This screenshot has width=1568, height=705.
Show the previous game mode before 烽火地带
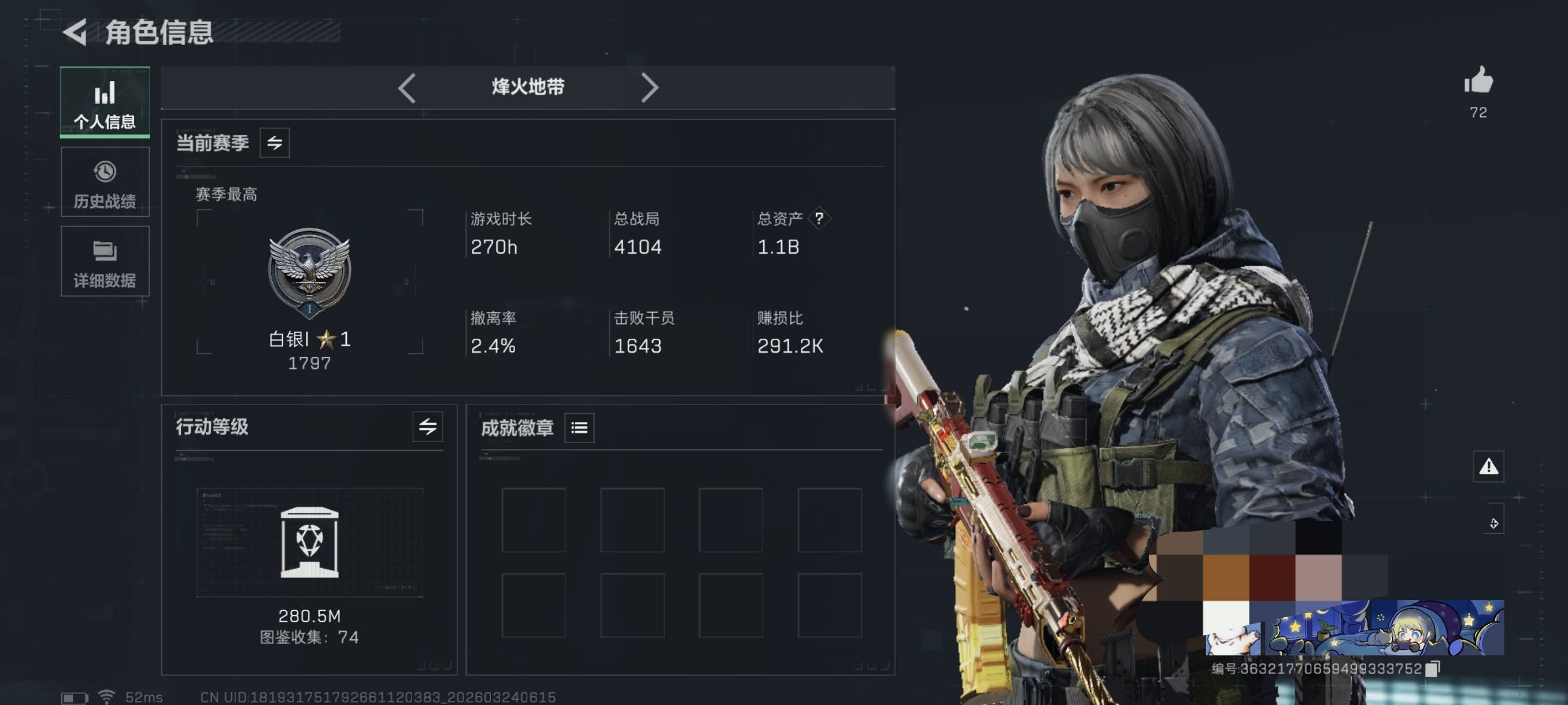[x=406, y=88]
